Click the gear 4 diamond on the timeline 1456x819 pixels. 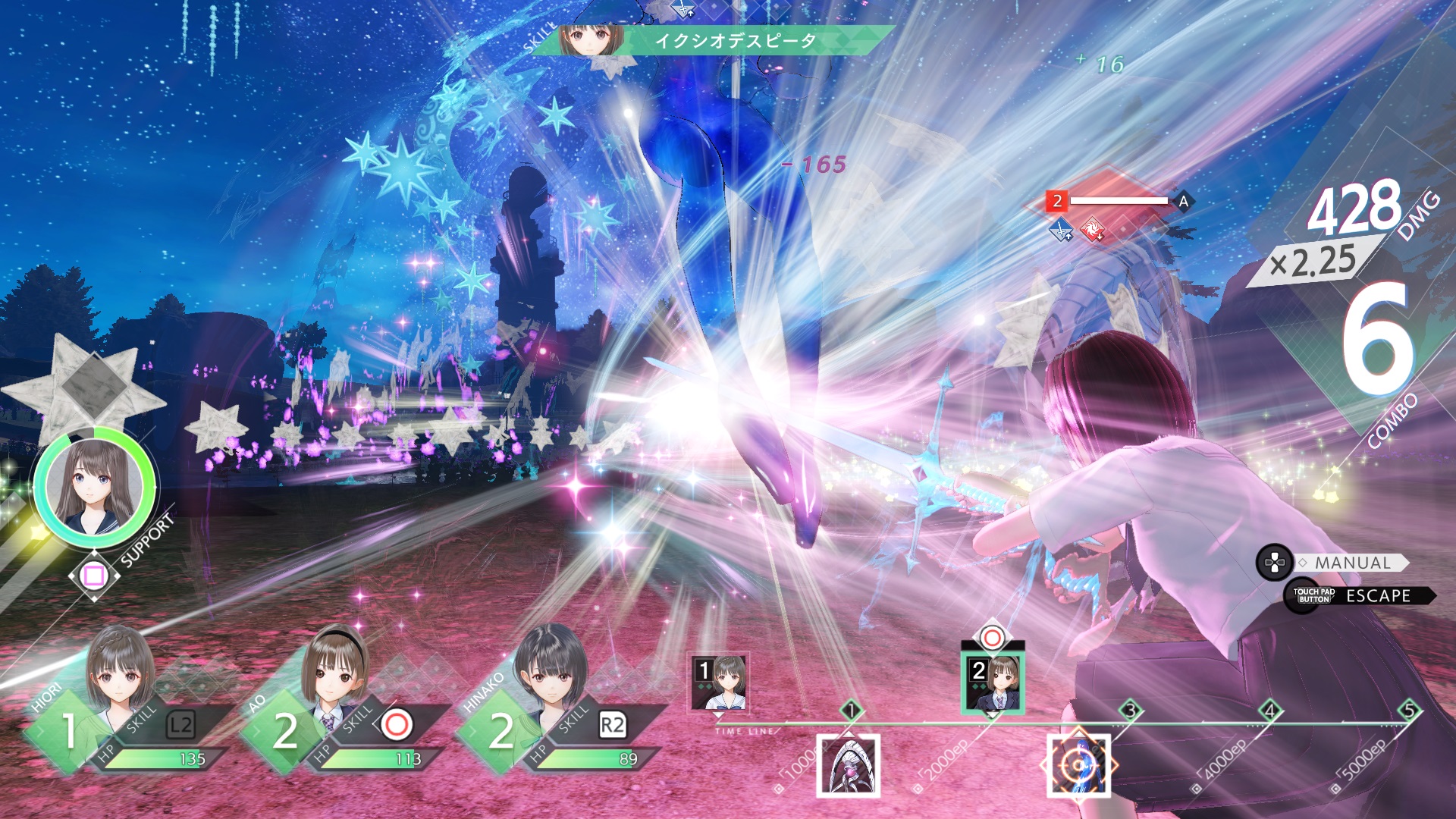pyautogui.click(x=1270, y=711)
